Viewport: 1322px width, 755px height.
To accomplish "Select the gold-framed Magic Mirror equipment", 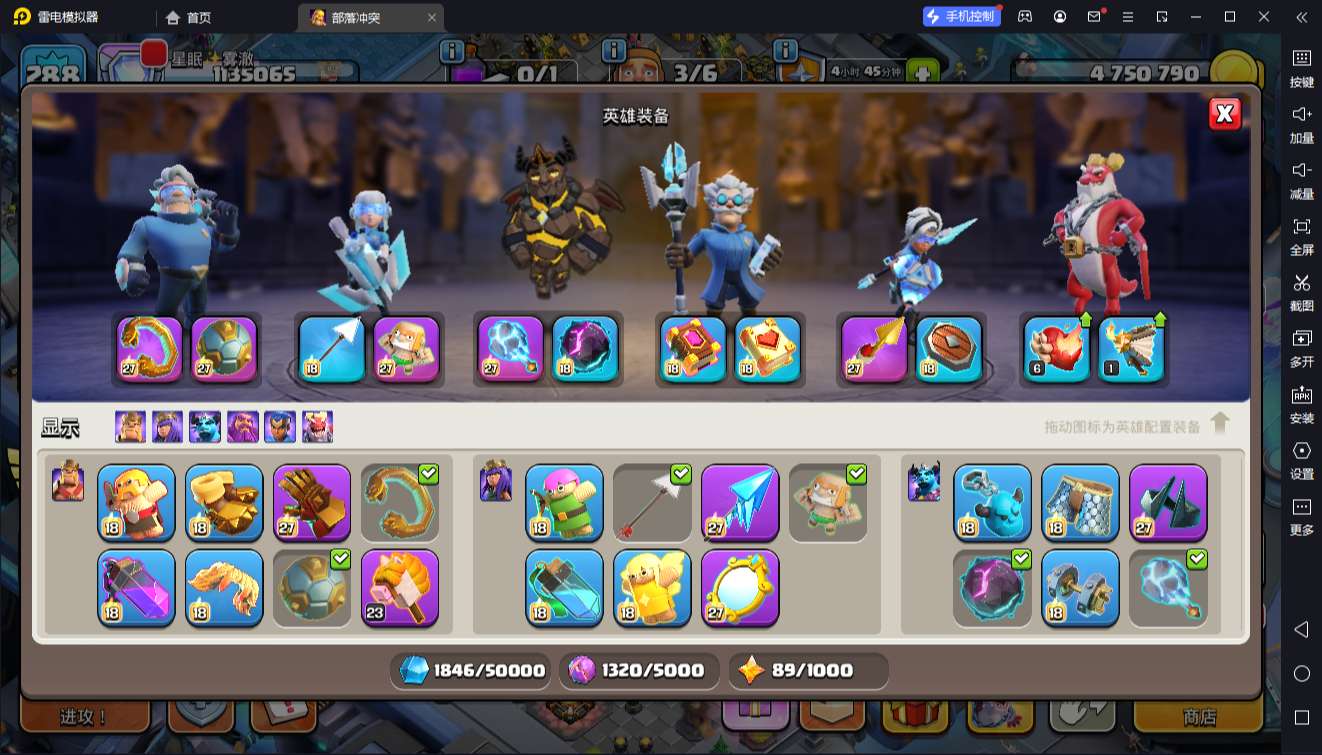I will coord(740,587).
